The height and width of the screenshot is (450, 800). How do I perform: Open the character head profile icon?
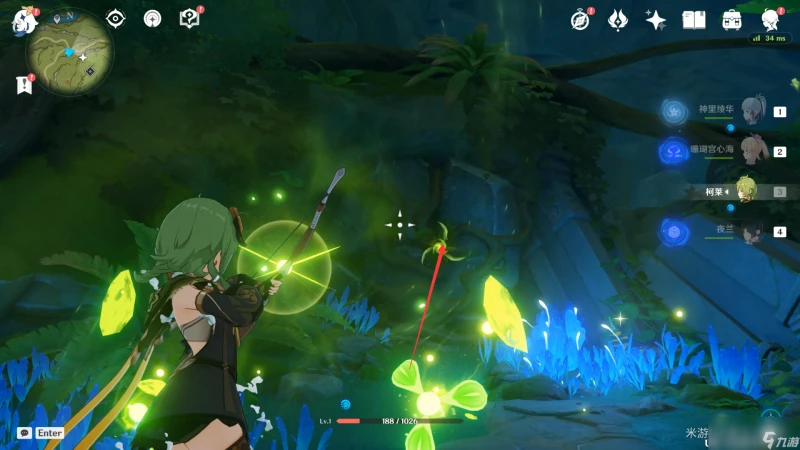(770, 20)
